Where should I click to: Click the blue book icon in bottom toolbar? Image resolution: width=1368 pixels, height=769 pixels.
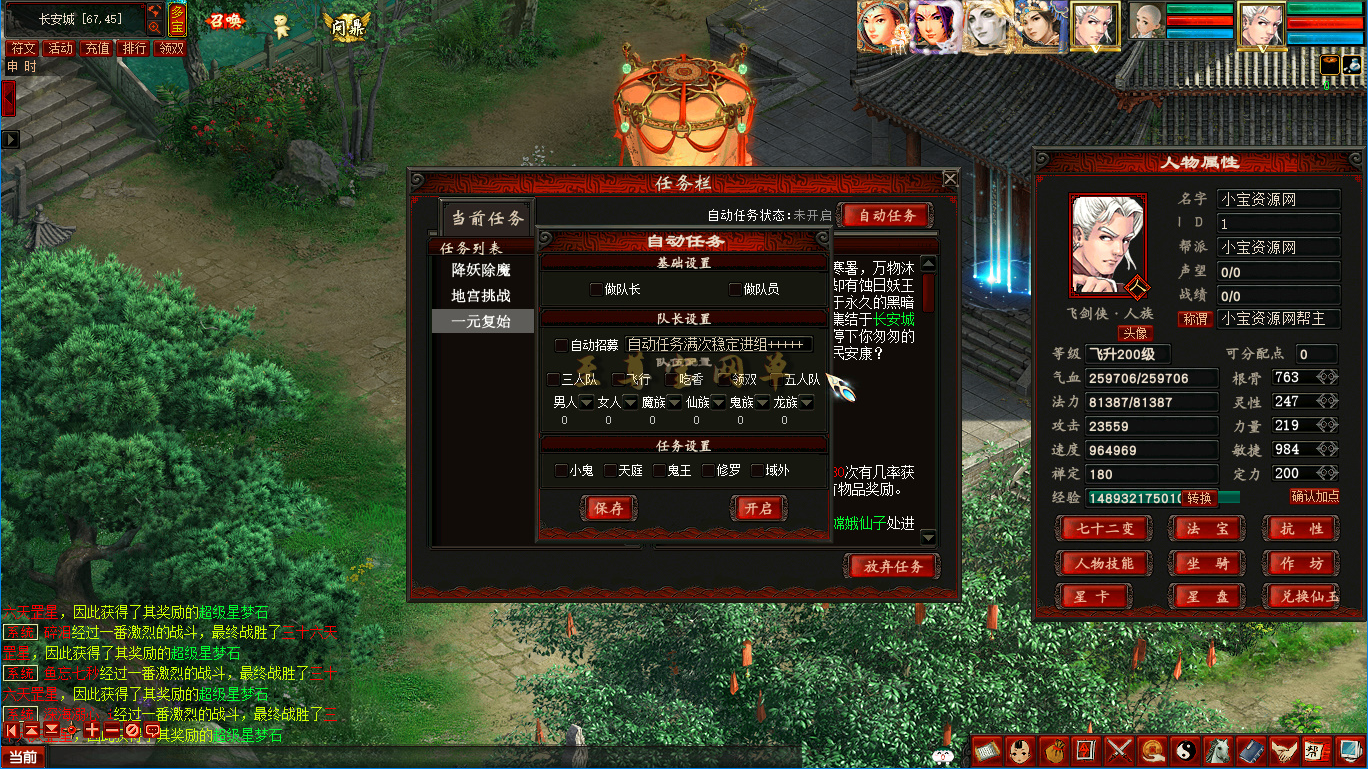click(x=1251, y=752)
